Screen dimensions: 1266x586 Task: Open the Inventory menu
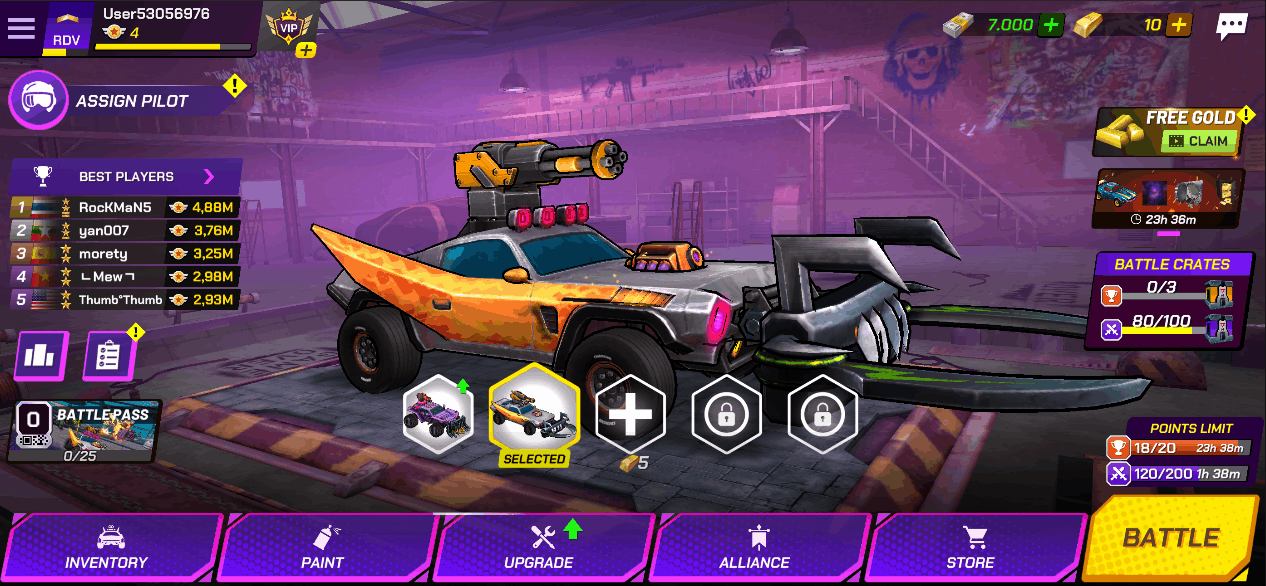[x=107, y=549]
